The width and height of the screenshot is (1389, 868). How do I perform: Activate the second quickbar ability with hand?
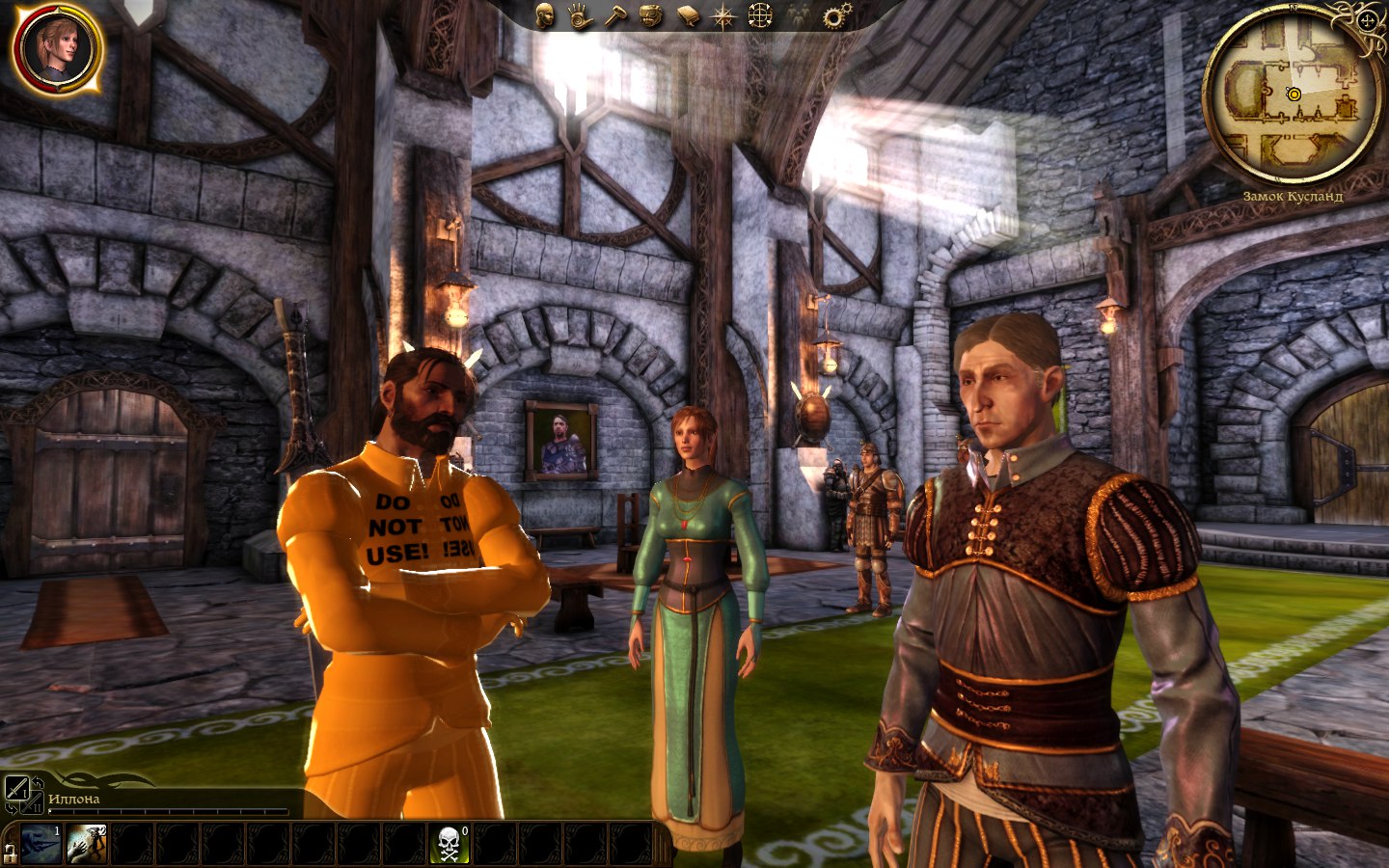point(86,844)
